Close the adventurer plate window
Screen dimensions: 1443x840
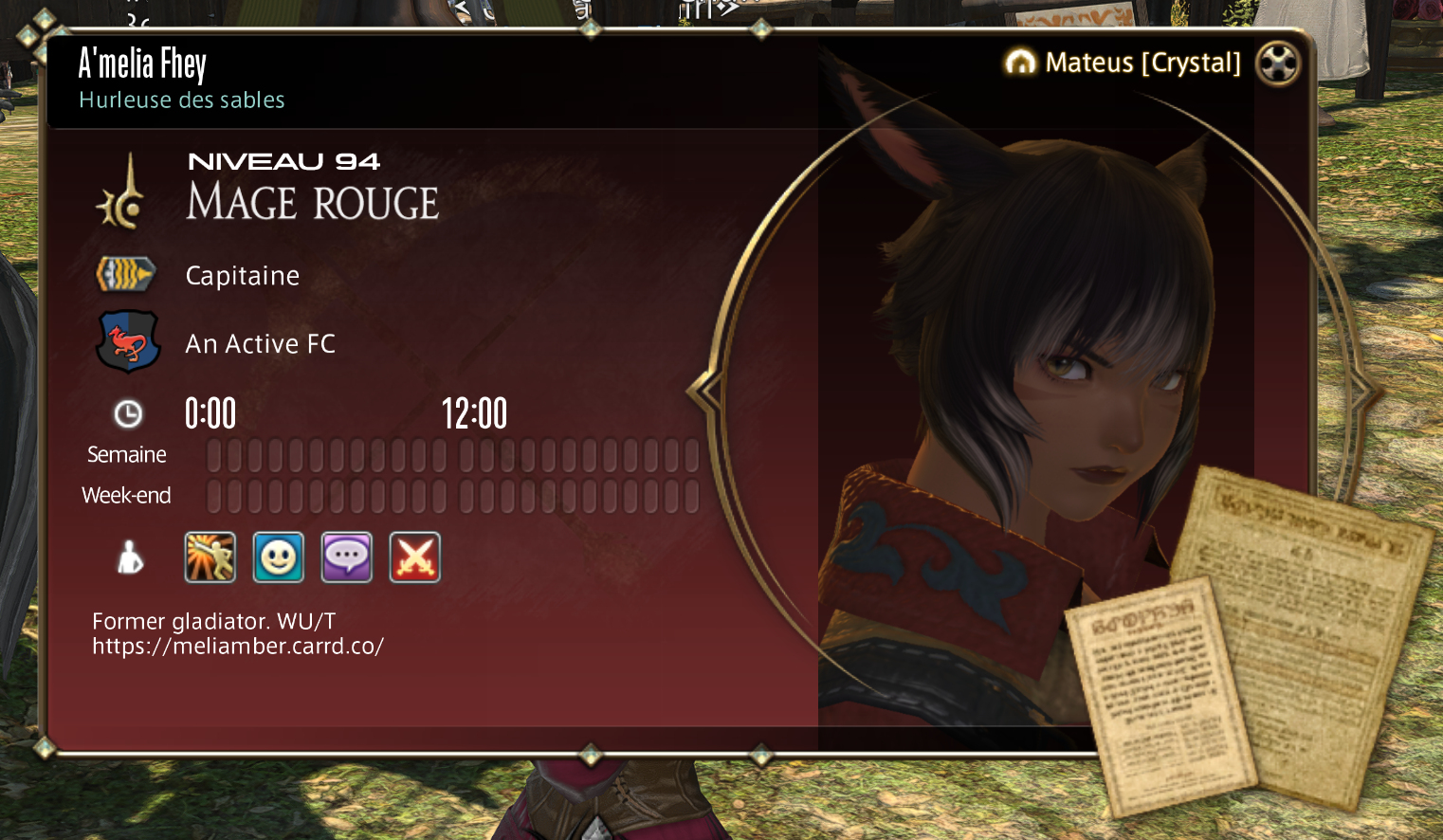pos(1277,64)
